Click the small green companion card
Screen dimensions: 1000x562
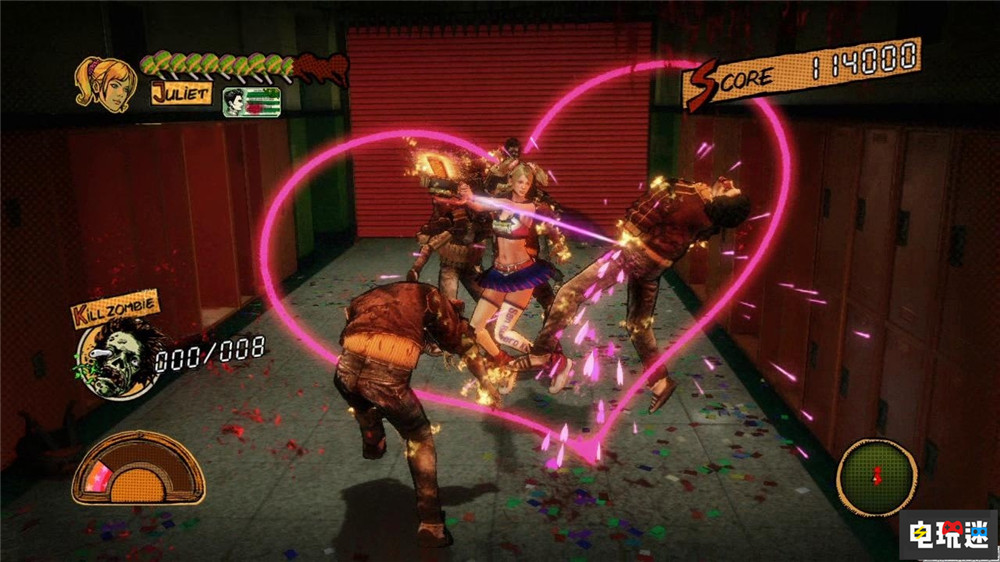[251, 102]
